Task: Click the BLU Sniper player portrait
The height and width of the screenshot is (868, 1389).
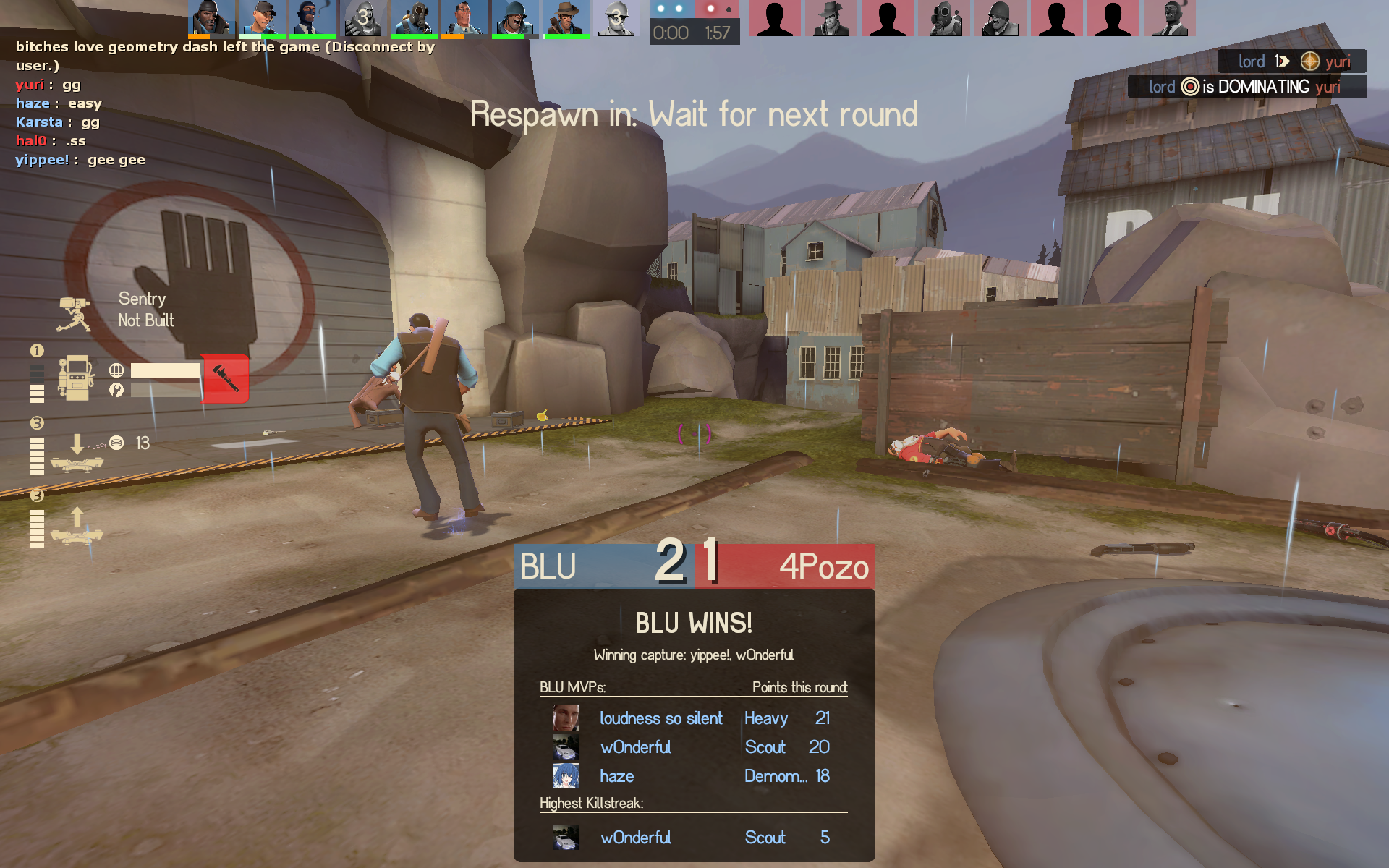Action: pyautogui.click(x=565, y=18)
